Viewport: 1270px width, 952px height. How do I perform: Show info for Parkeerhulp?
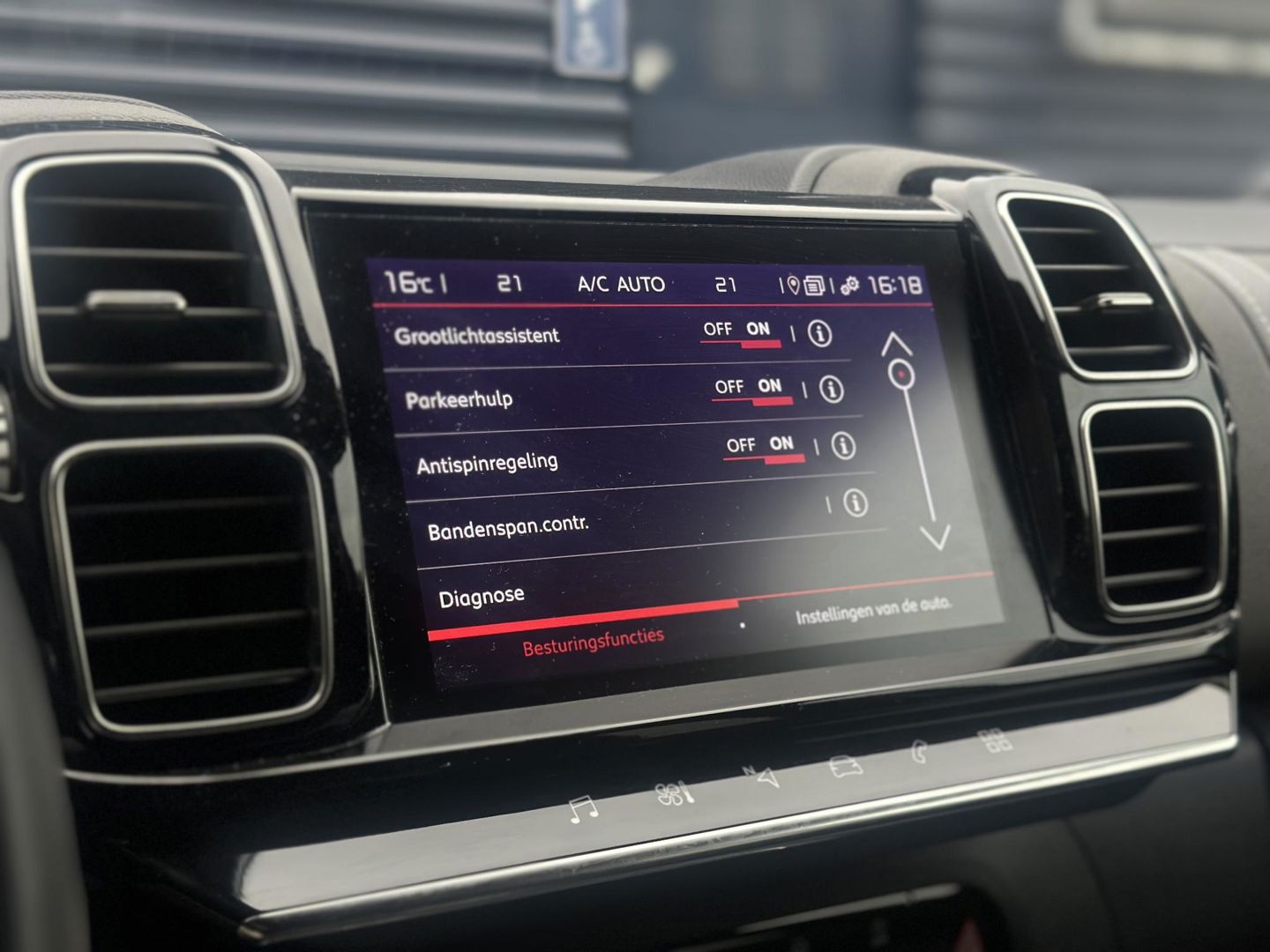[x=831, y=390]
